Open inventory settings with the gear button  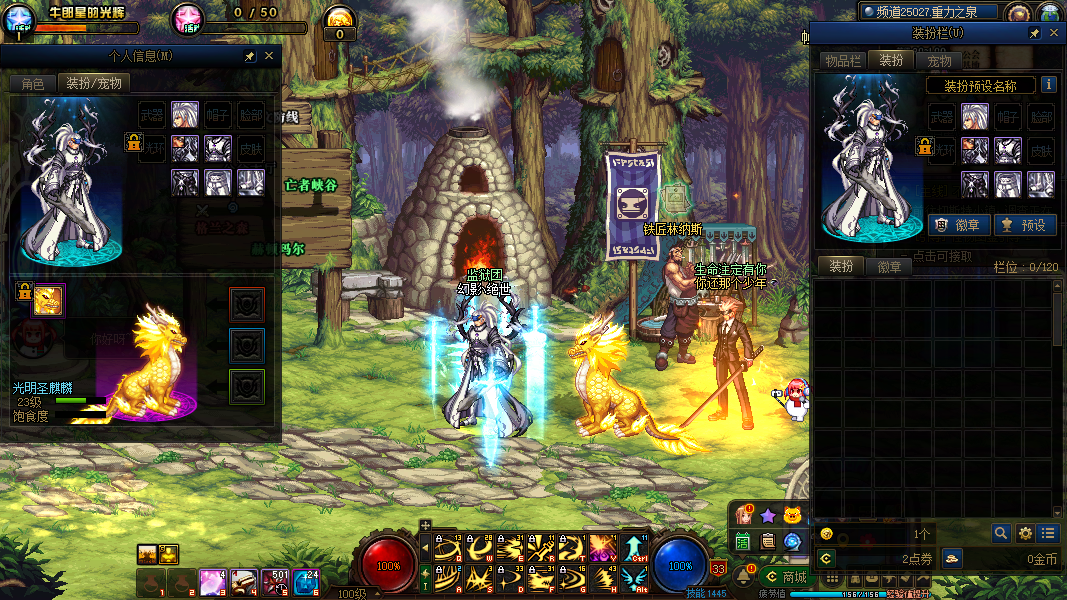pyautogui.click(x=1024, y=533)
